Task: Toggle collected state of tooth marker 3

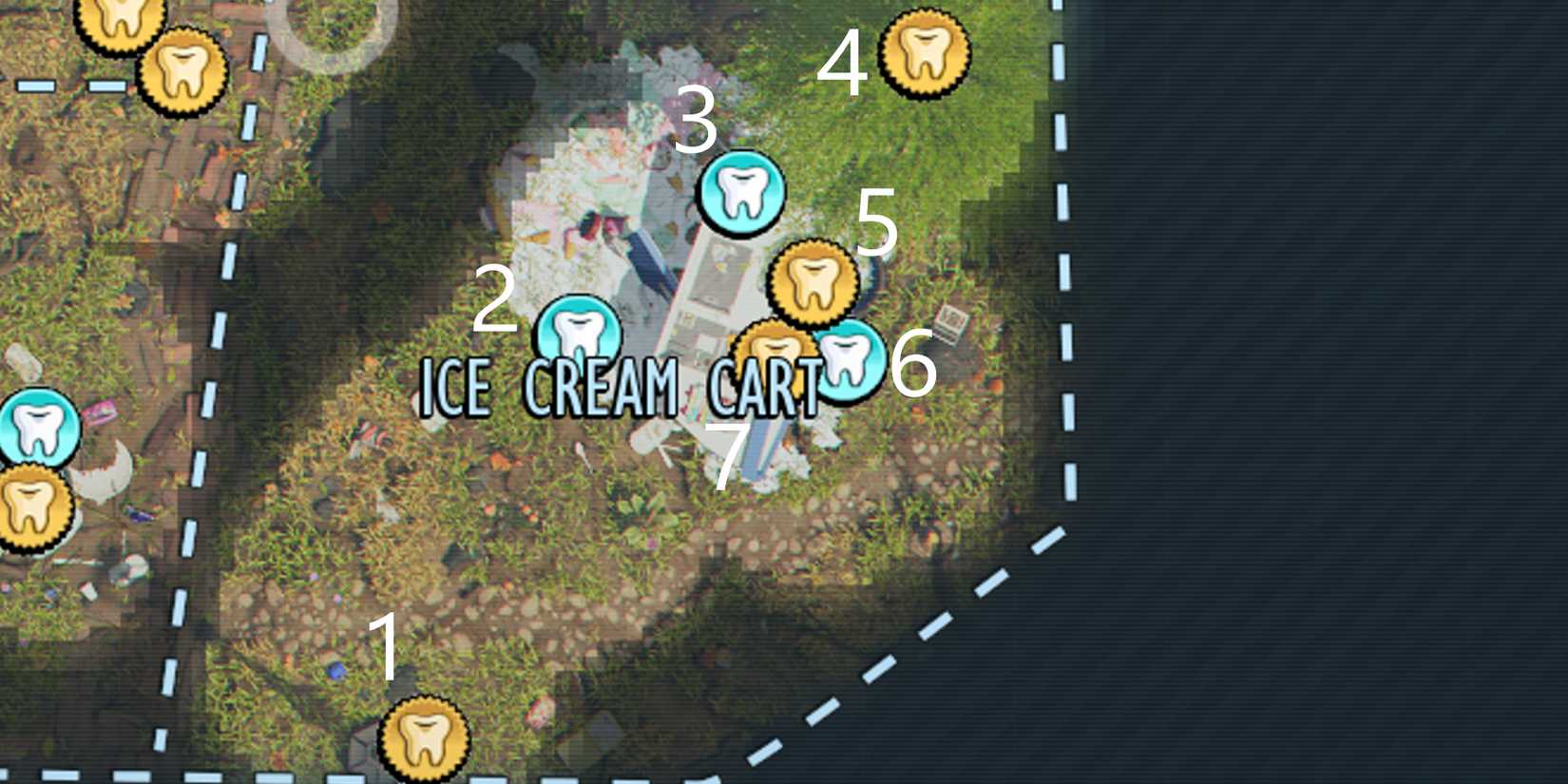Action: point(740,195)
